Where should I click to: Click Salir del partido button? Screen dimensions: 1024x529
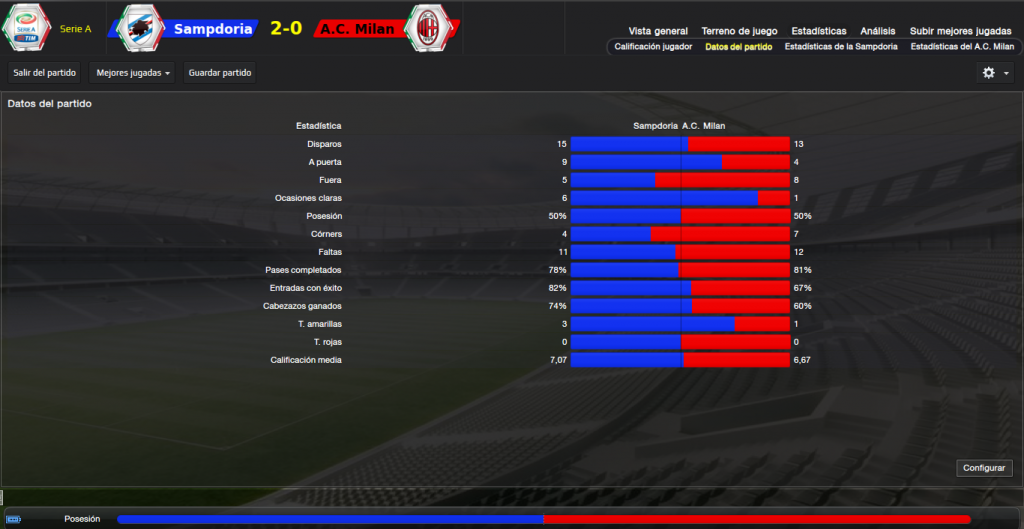pos(44,73)
